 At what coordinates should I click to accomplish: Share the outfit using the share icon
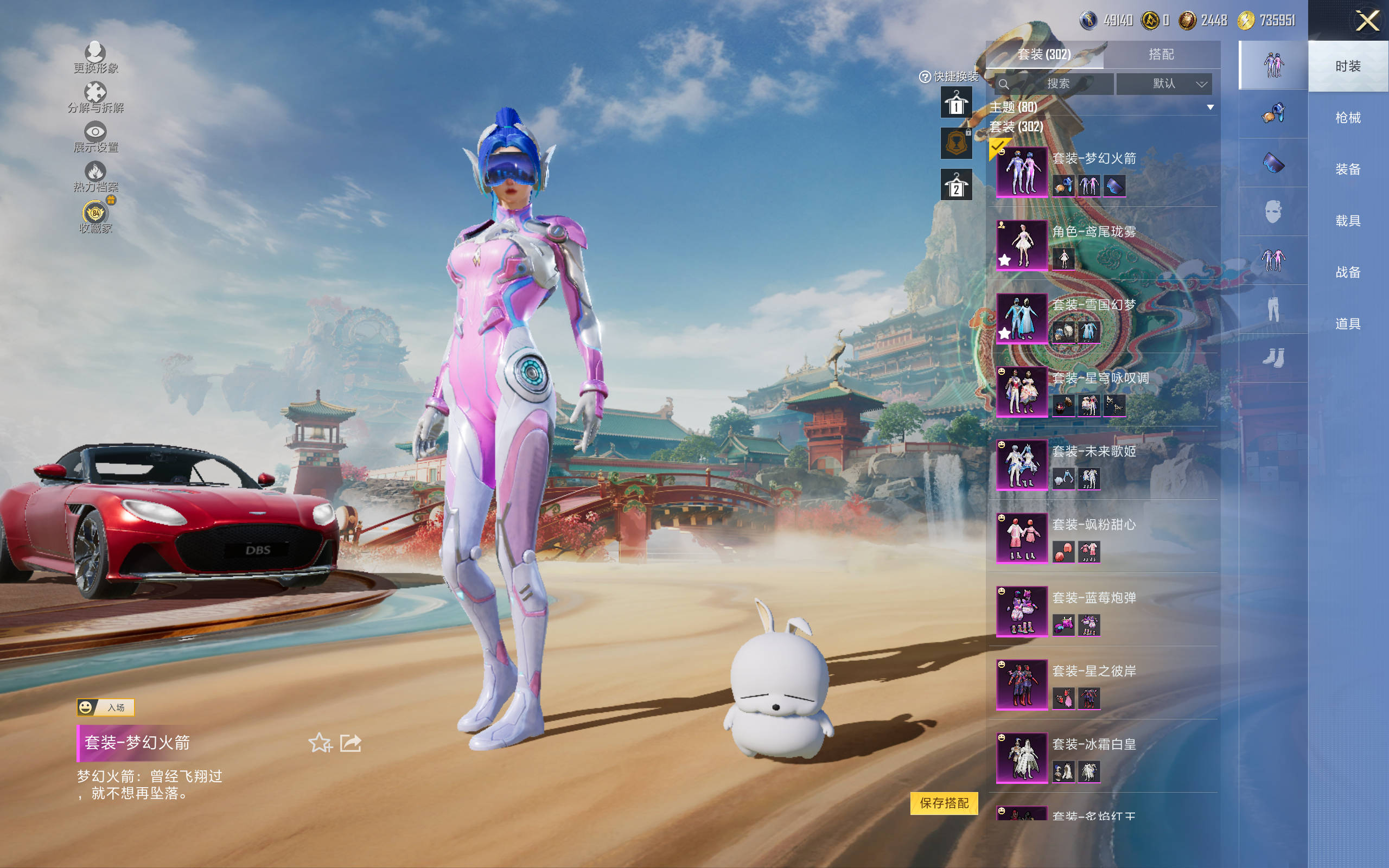pyautogui.click(x=350, y=743)
